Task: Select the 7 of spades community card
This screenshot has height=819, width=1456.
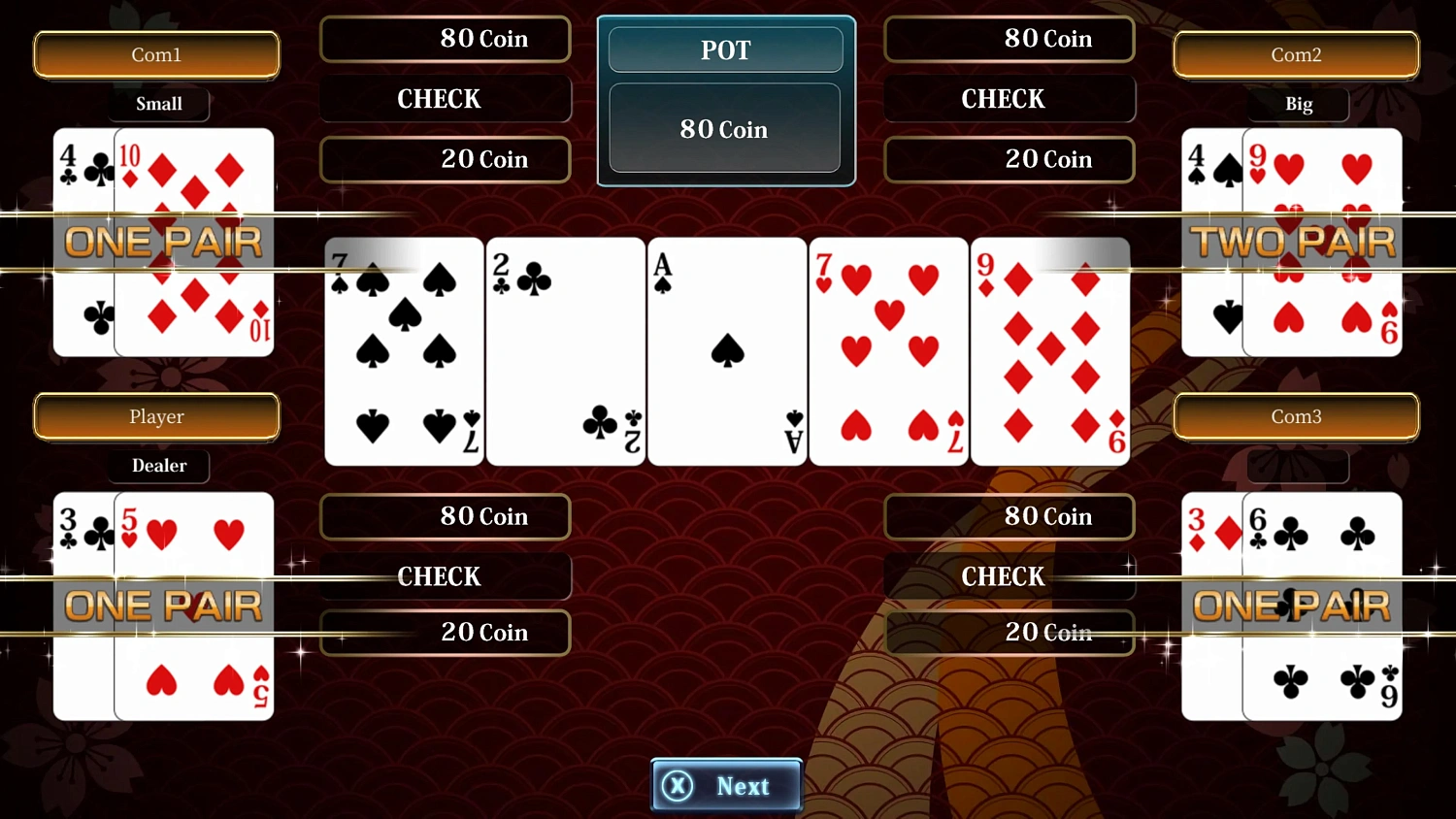Action: (x=403, y=351)
